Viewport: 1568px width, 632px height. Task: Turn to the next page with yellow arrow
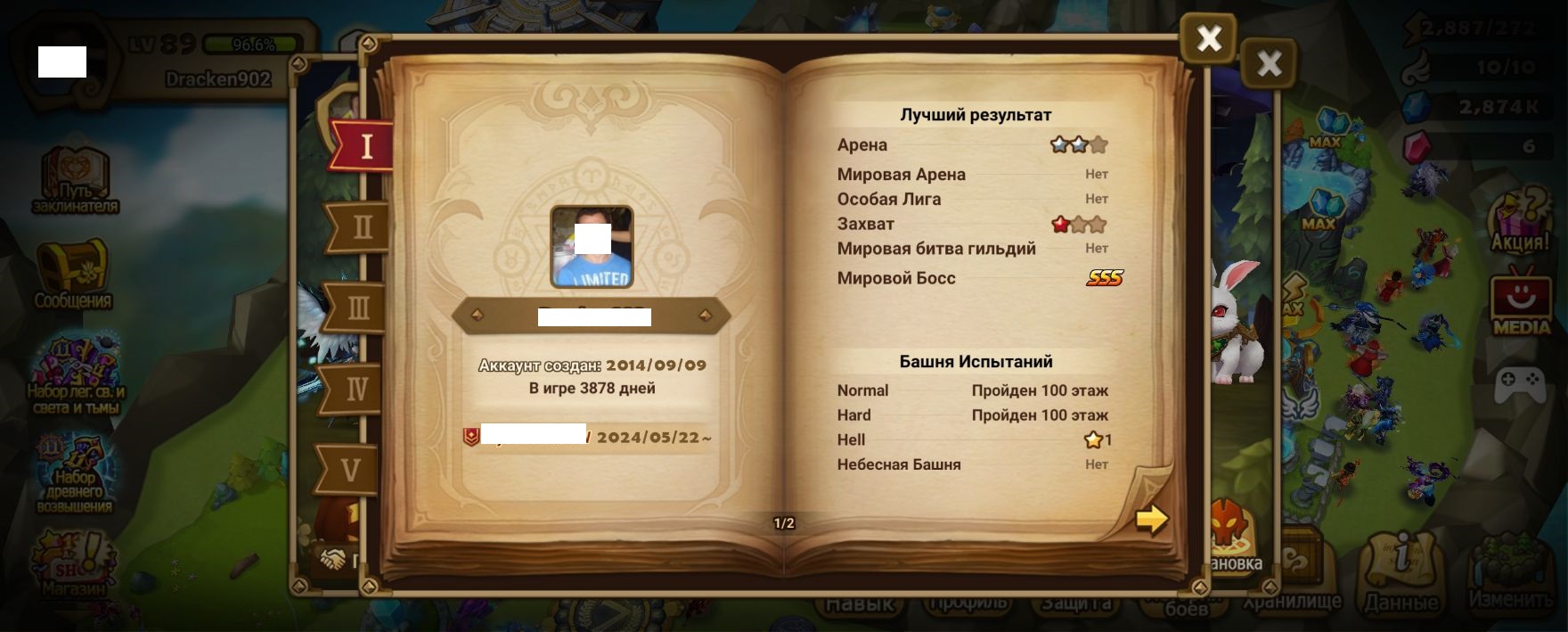click(1151, 518)
